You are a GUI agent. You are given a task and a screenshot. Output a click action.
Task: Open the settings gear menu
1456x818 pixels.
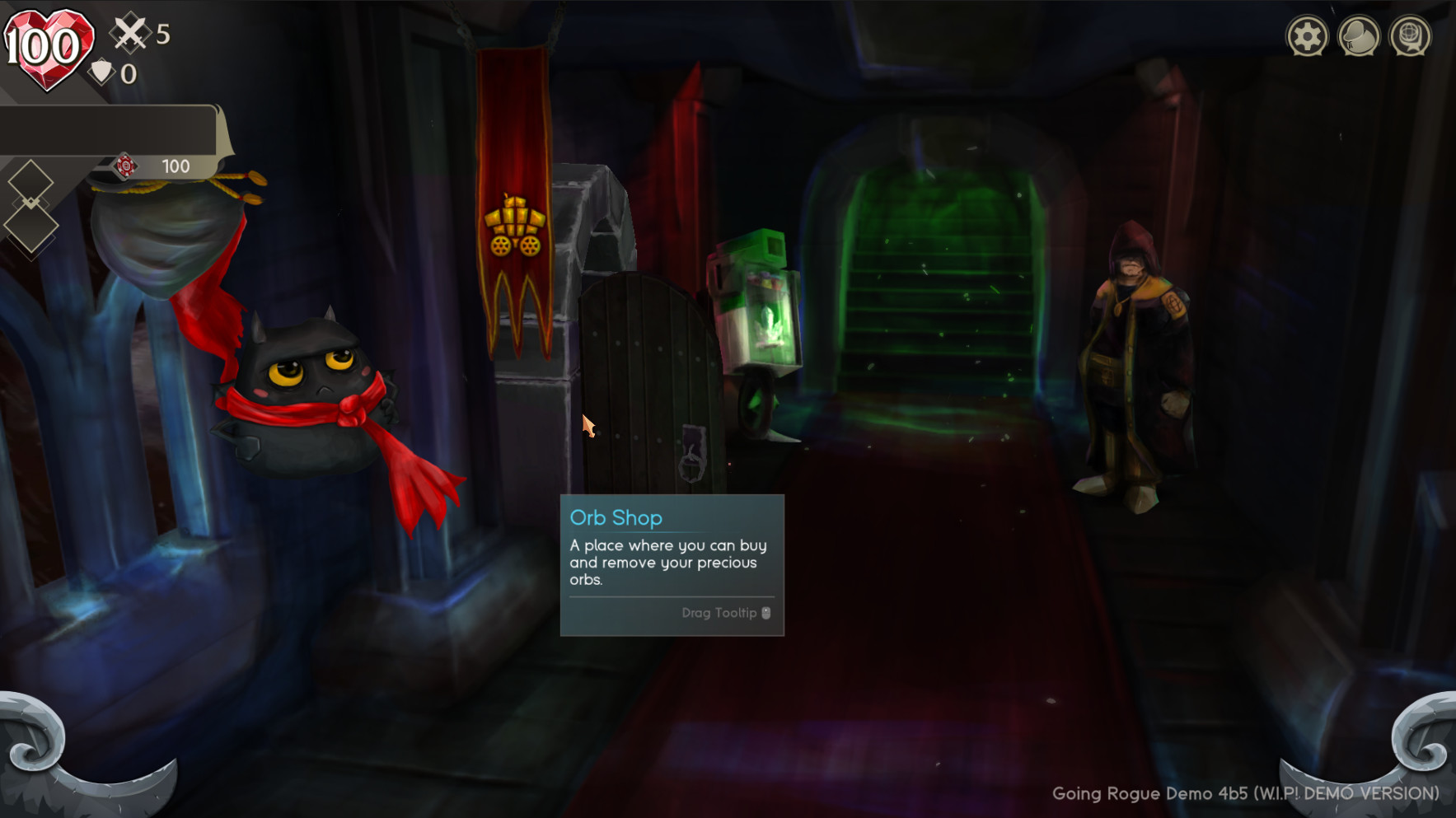1308,36
